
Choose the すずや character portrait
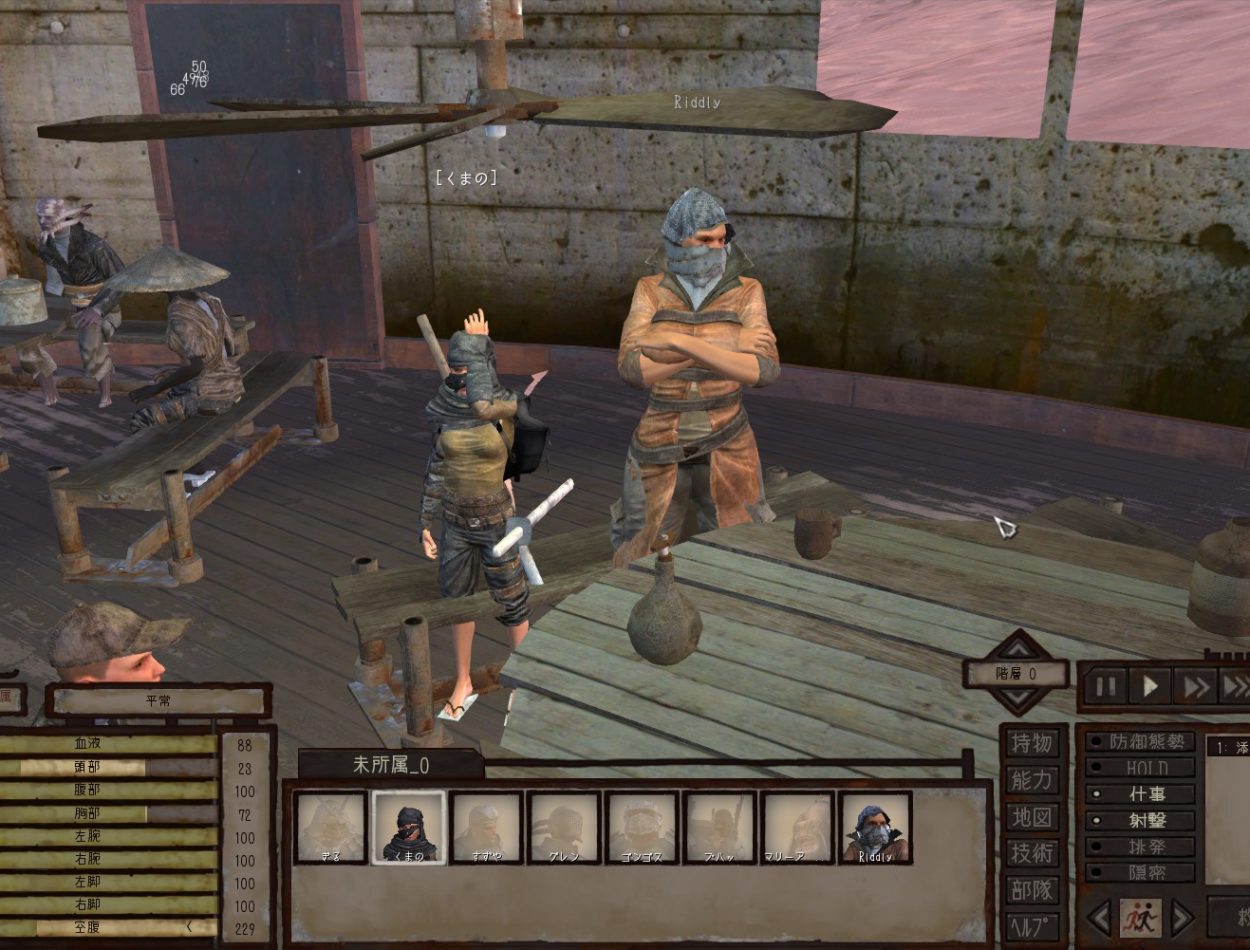486,827
